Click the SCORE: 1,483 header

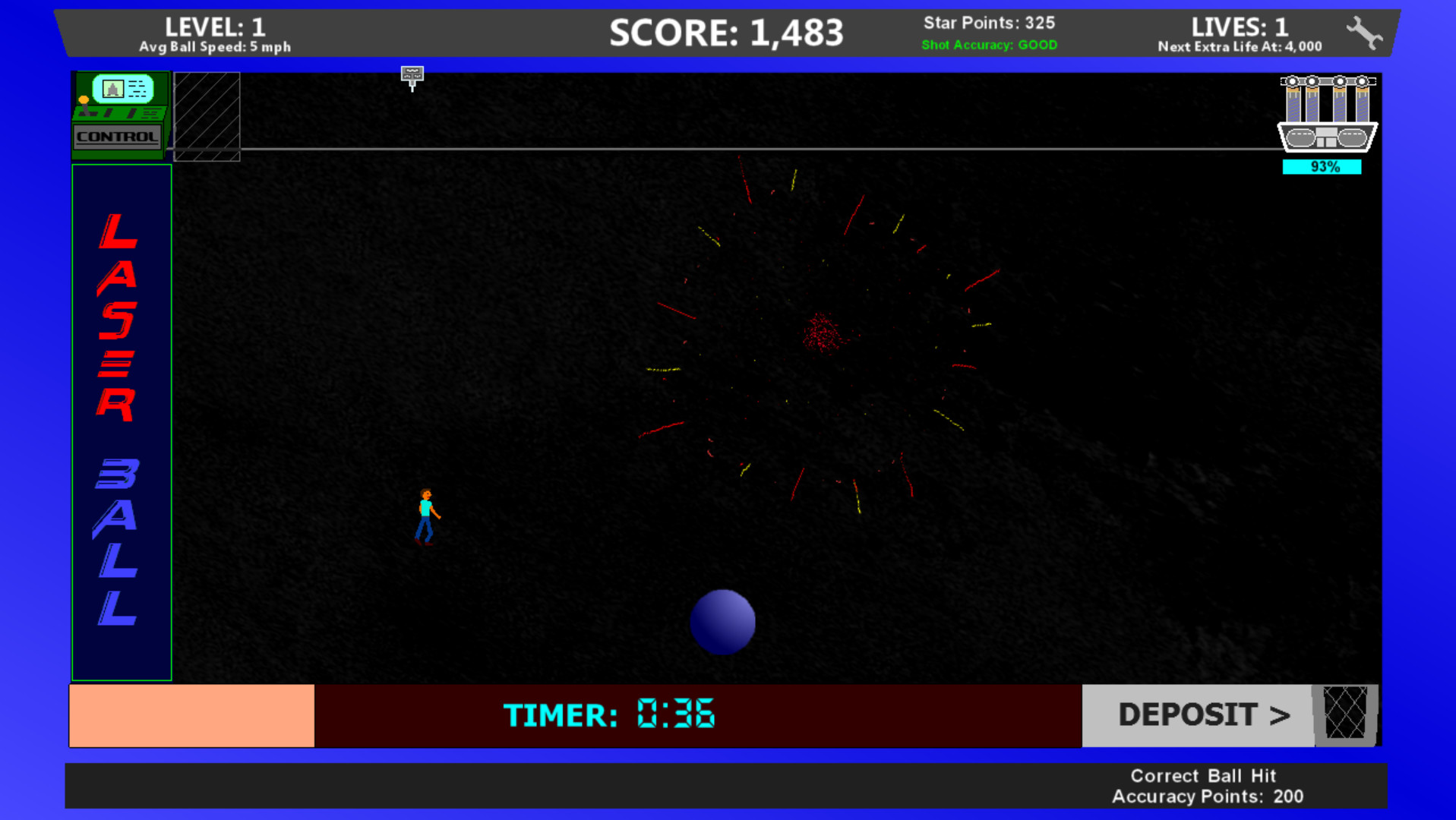pos(727,33)
